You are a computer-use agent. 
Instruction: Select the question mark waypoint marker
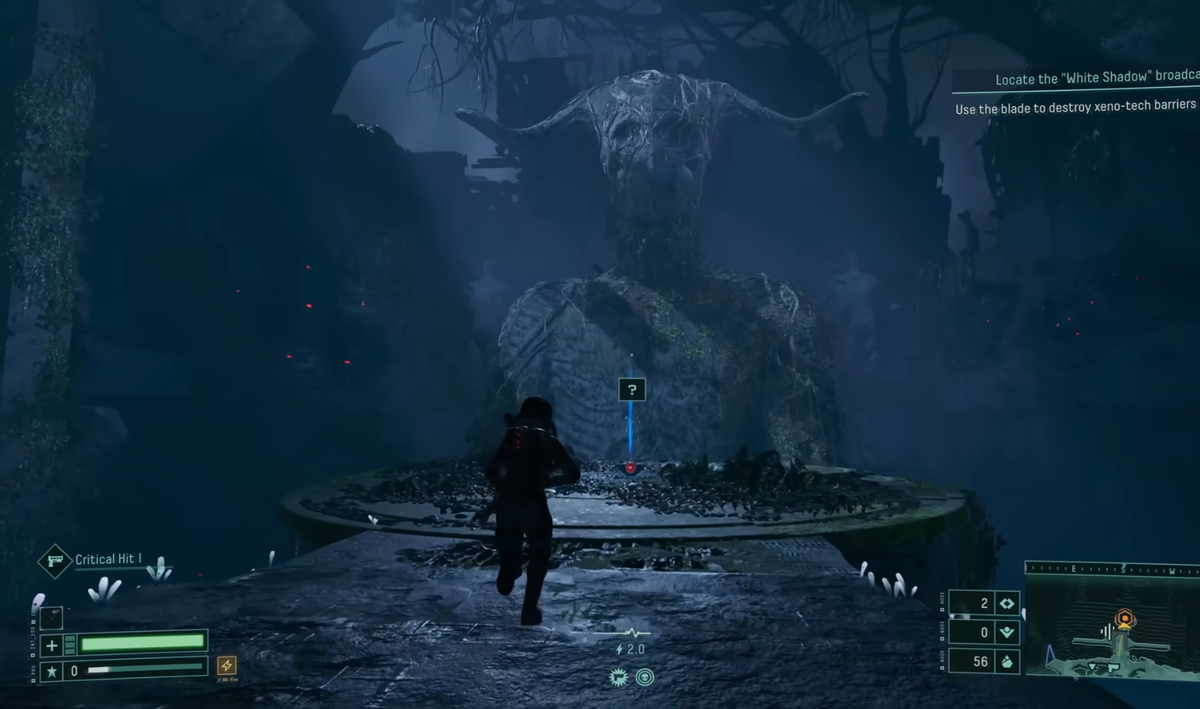[631, 389]
